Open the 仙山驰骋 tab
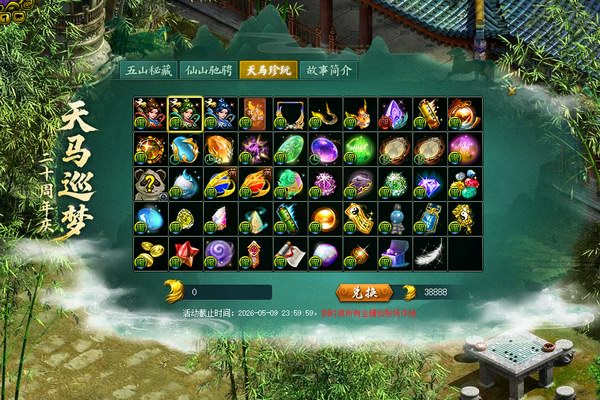 point(208,71)
